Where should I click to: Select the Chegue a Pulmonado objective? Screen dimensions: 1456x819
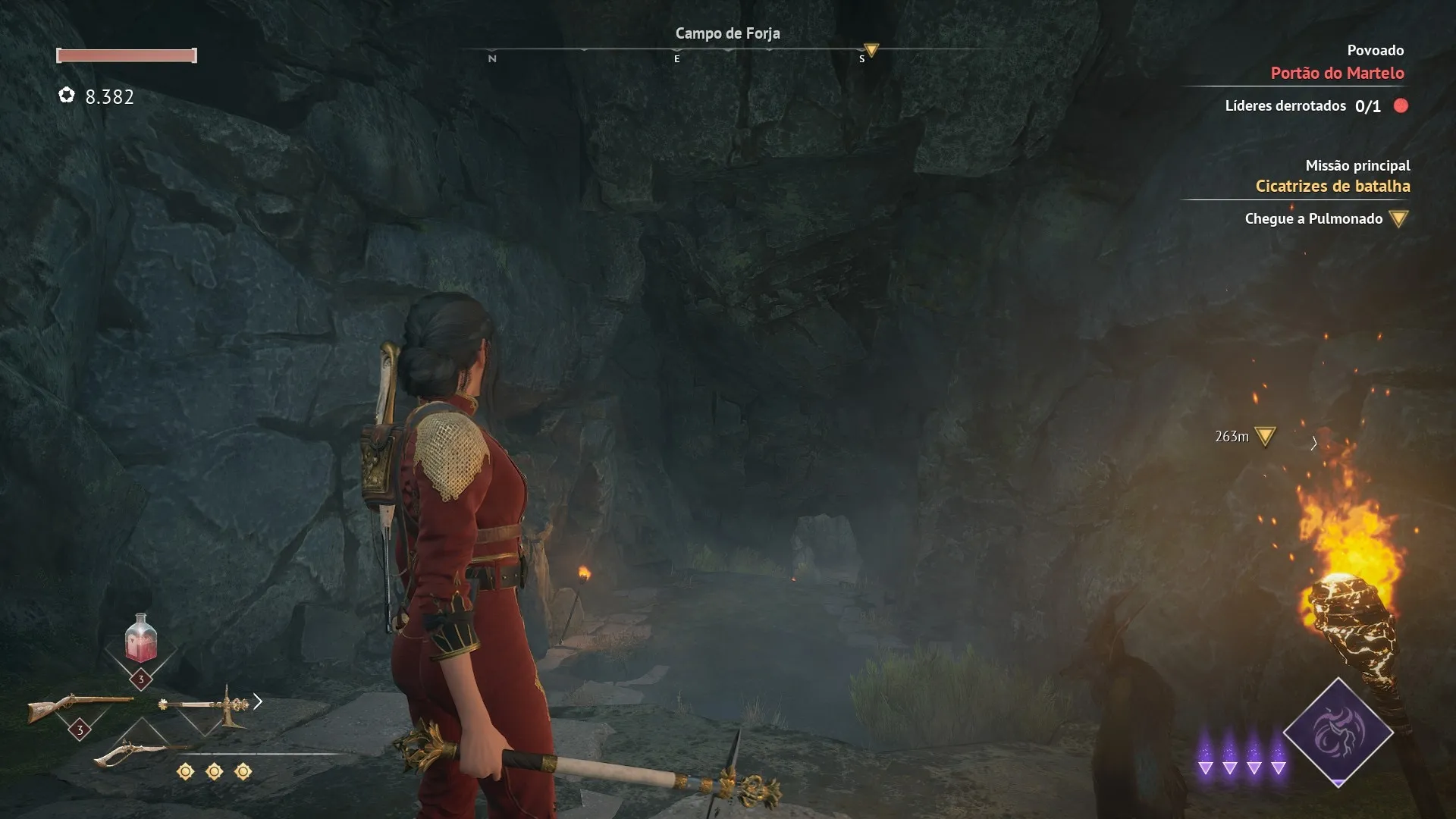point(1313,219)
